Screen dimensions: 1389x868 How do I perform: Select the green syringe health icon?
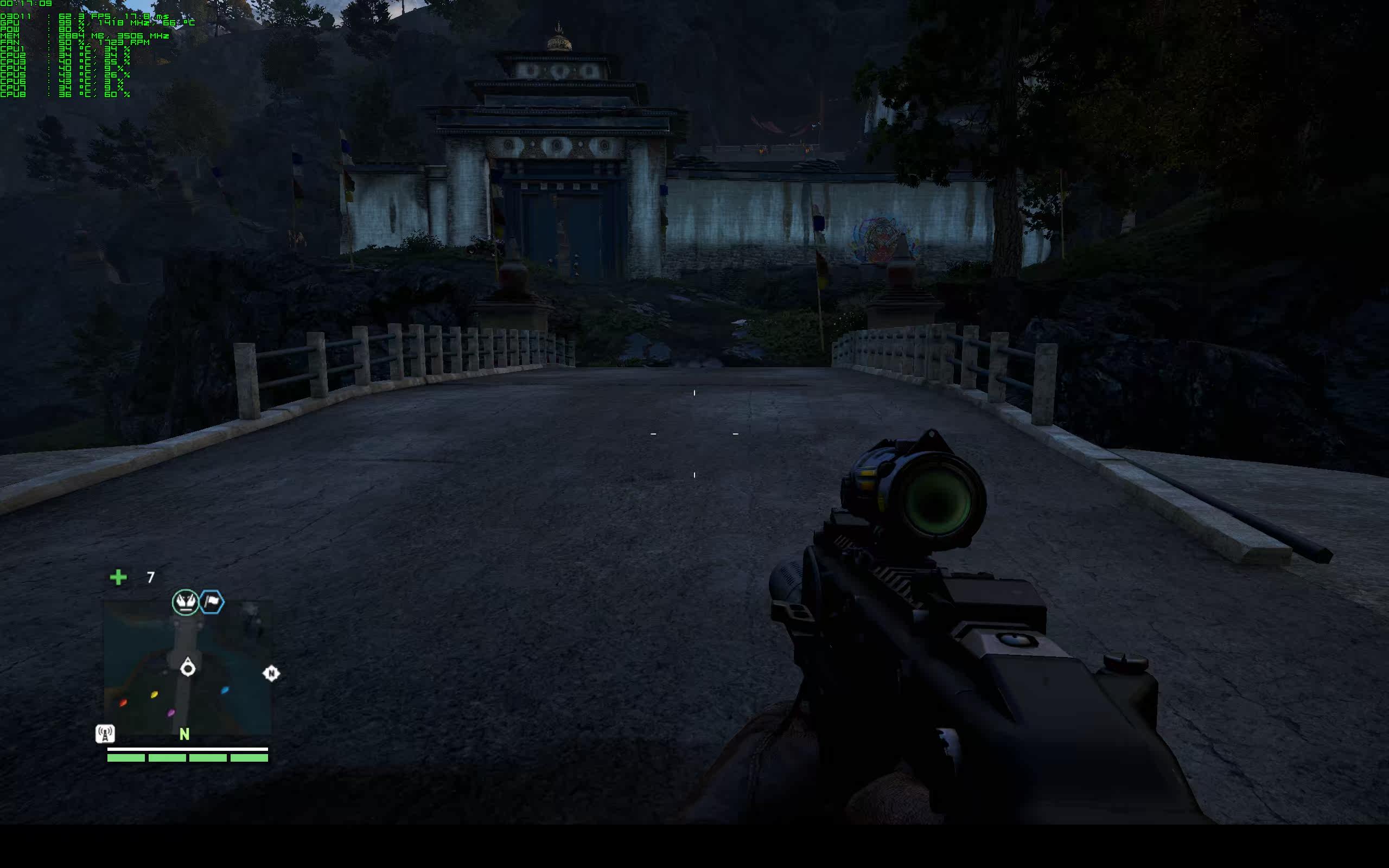(118, 577)
